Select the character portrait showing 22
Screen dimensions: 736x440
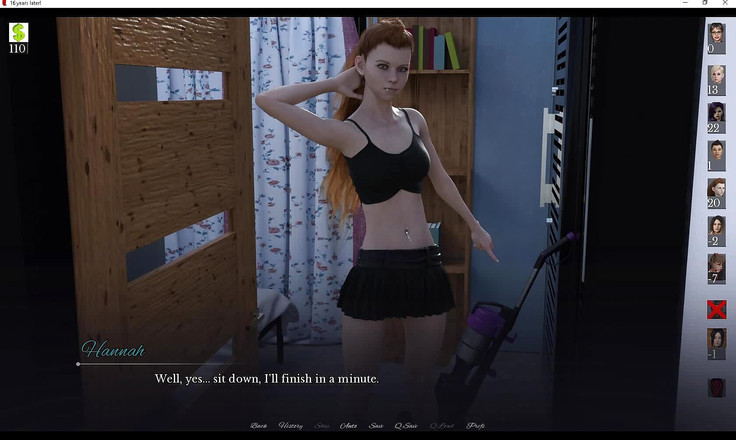point(716,114)
